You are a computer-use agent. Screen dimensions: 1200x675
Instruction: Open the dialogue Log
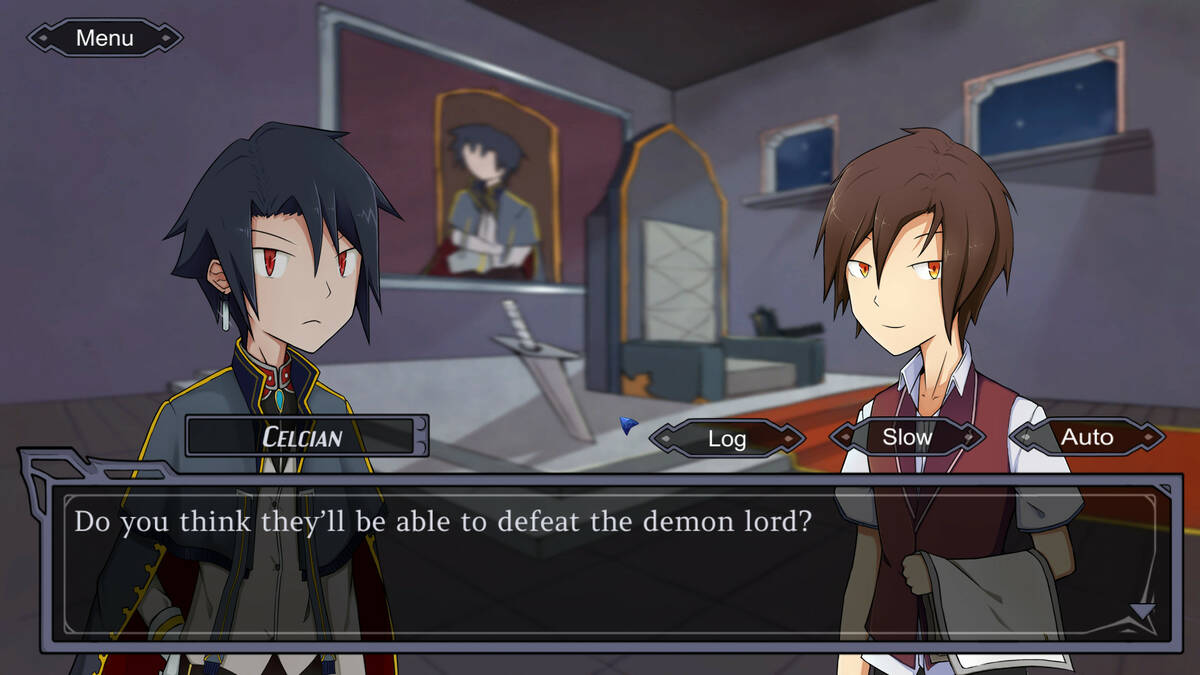tap(727, 438)
